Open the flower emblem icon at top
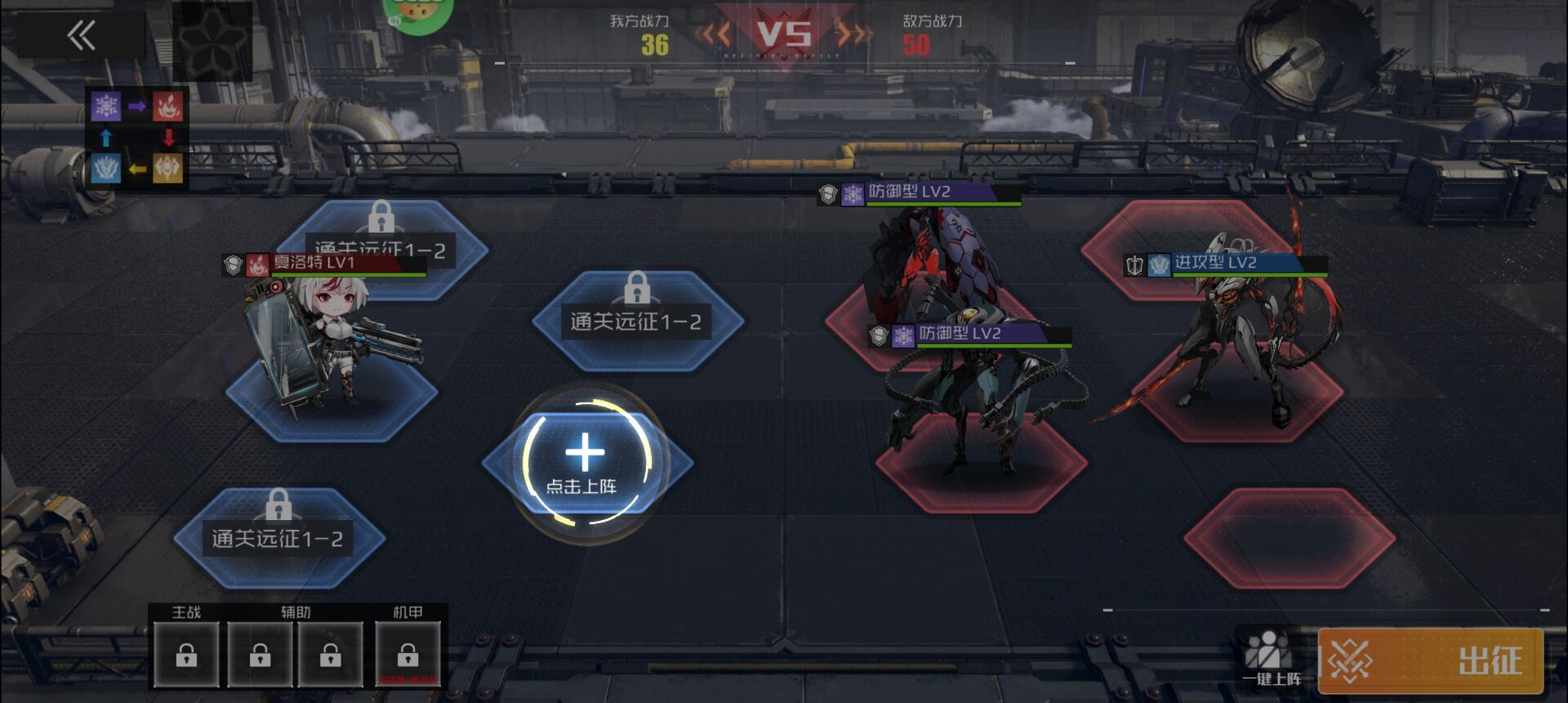This screenshot has width=1568, height=703. click(x=212, y=41)
